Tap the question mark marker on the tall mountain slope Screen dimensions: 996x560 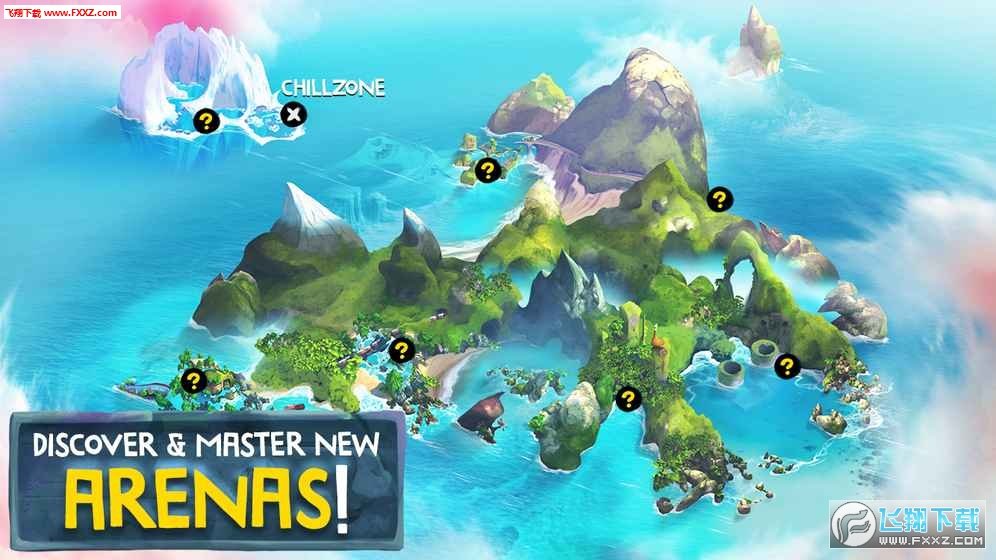point(717,199)
